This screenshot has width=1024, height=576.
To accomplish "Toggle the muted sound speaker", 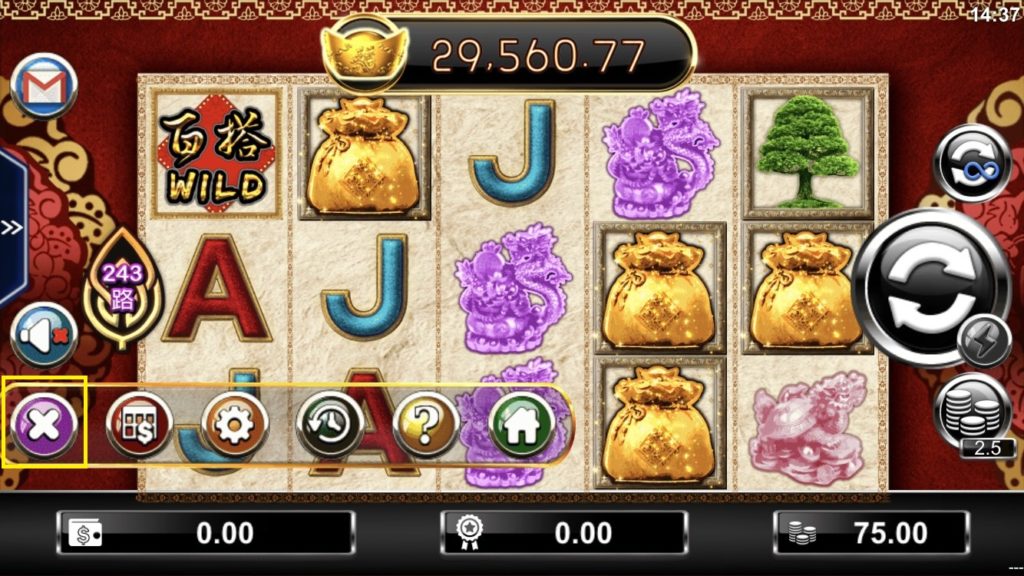I will click(x=45, y=335).
